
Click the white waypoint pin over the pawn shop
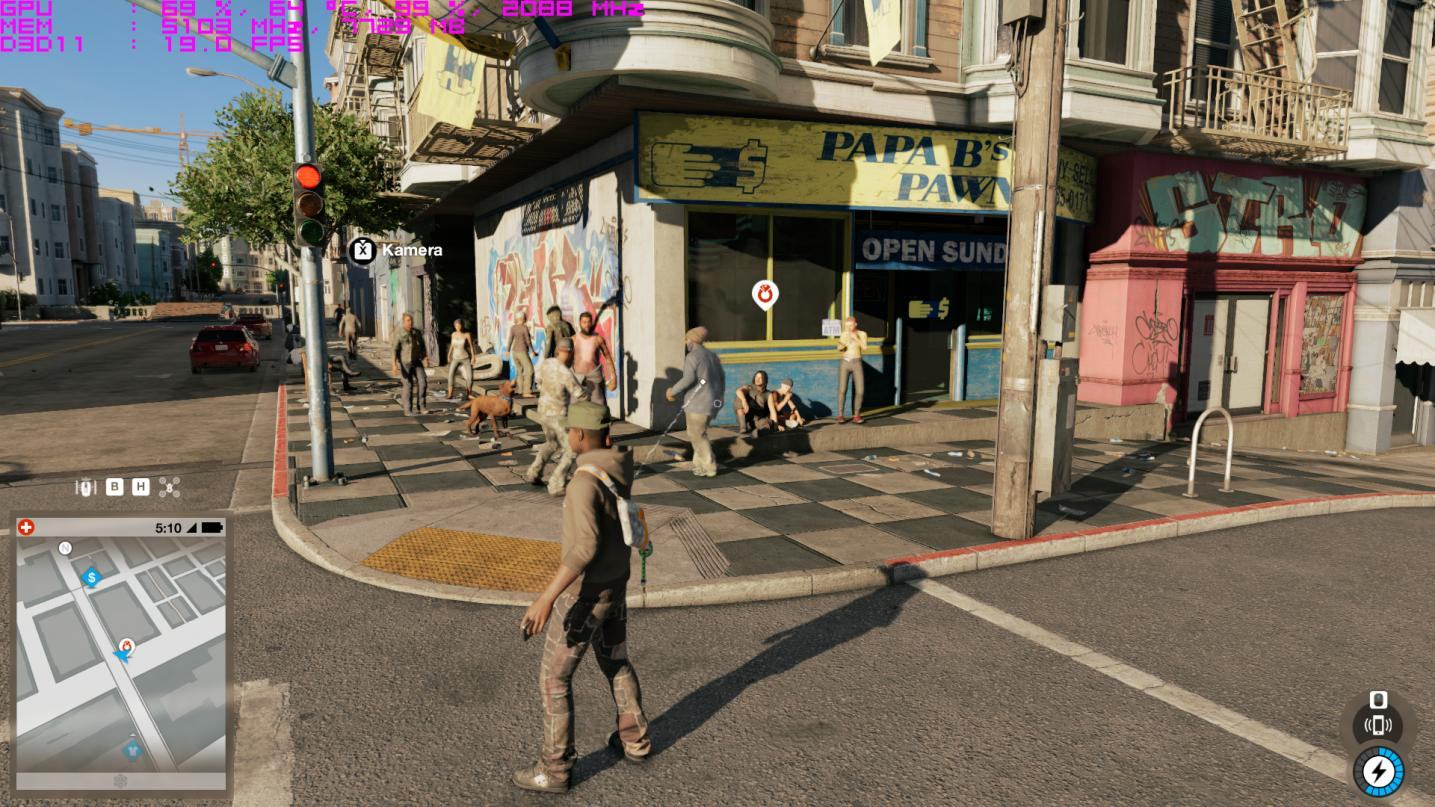[x=765, y=294]
